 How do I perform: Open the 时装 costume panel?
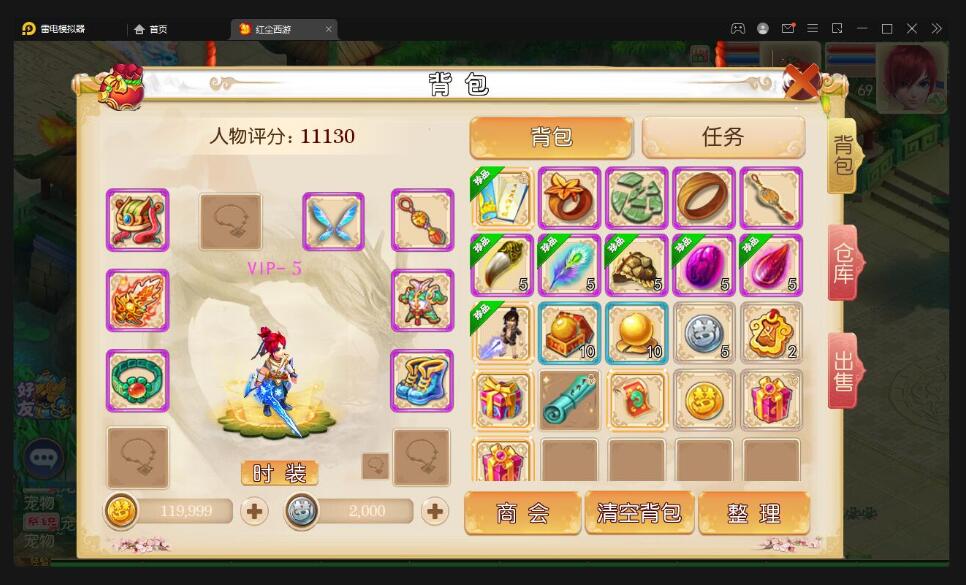279,473
